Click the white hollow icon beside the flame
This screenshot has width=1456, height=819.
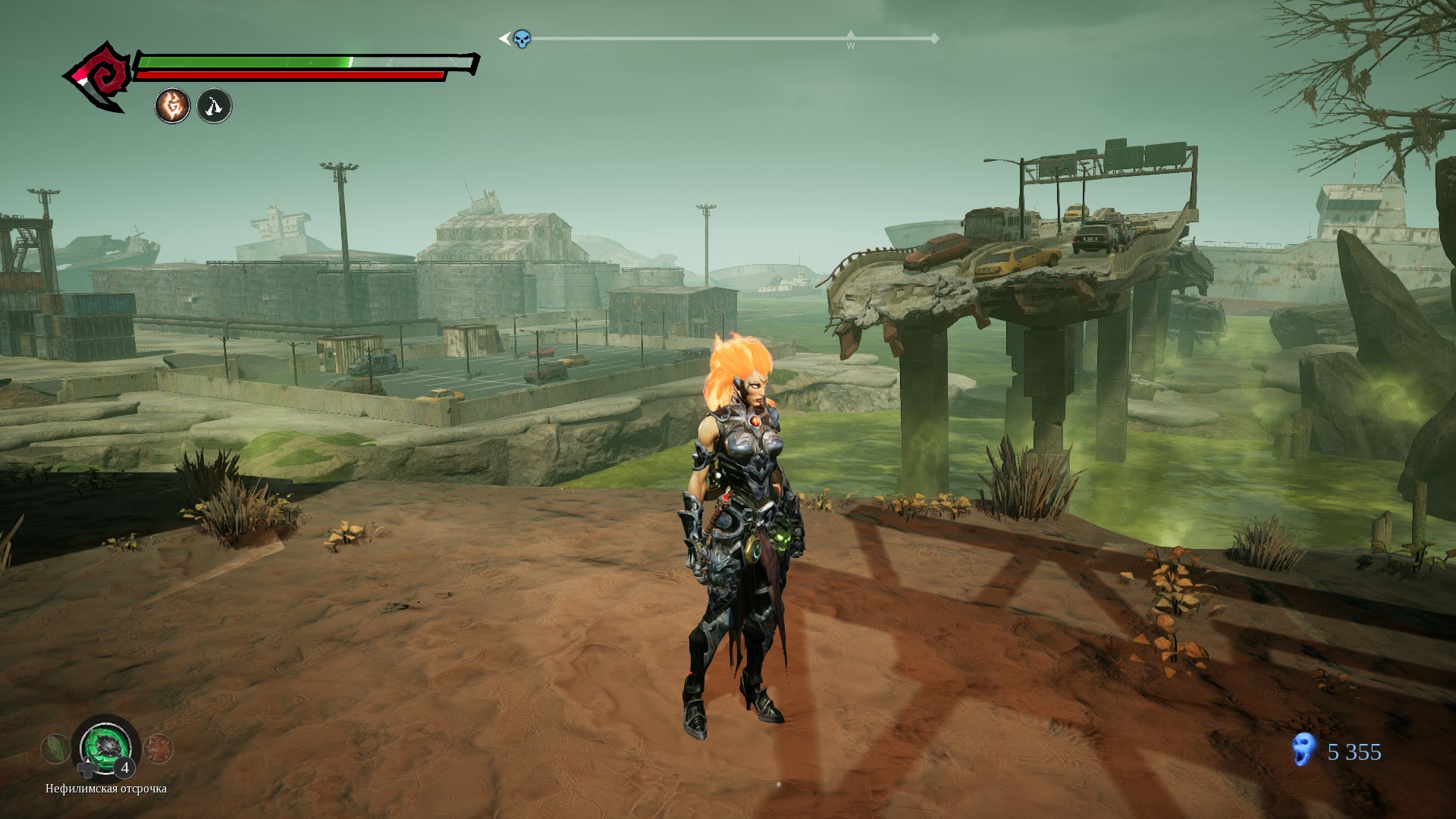tap(215, 106)
